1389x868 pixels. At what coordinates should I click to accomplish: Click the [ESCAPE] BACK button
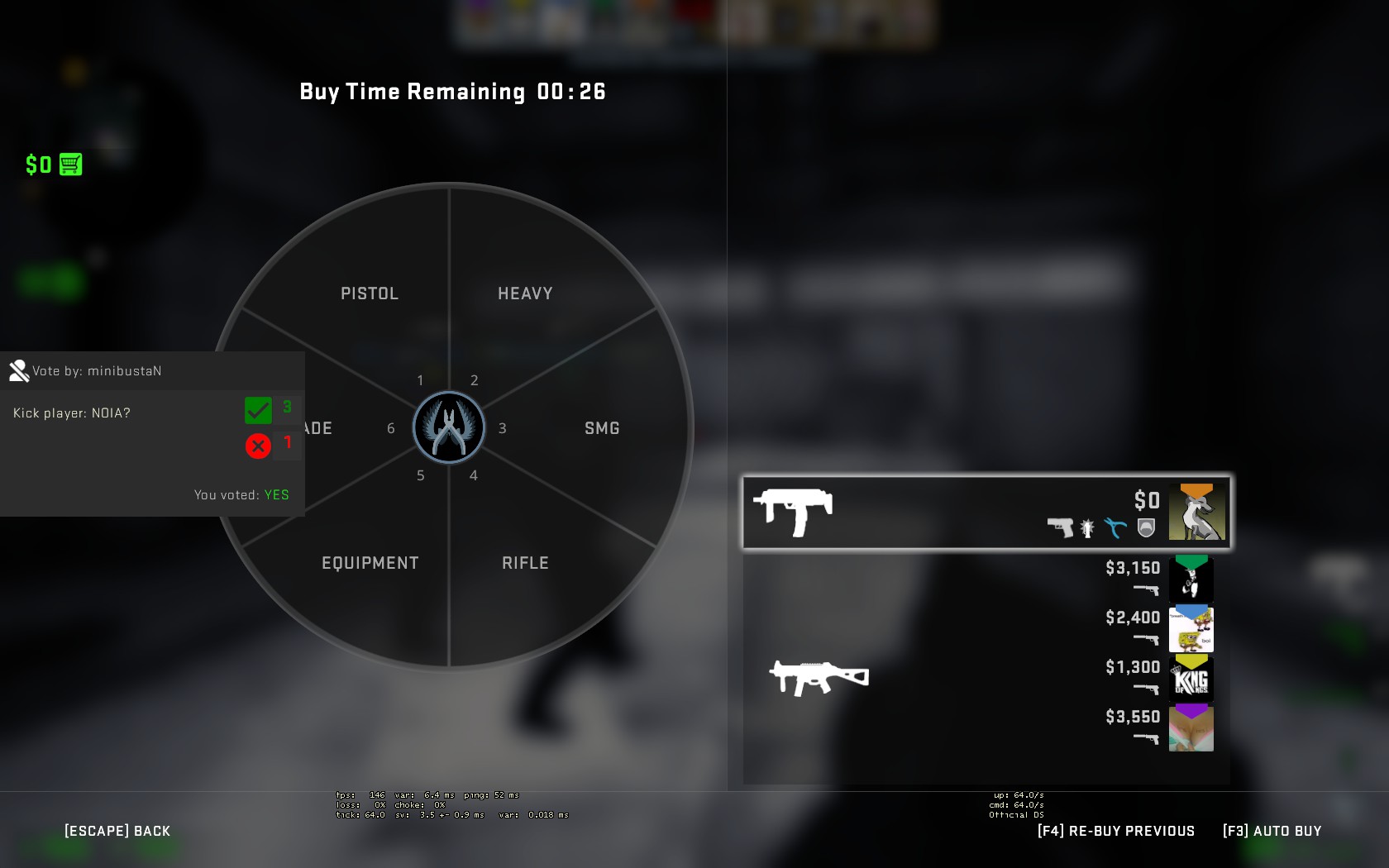point(117,830)
